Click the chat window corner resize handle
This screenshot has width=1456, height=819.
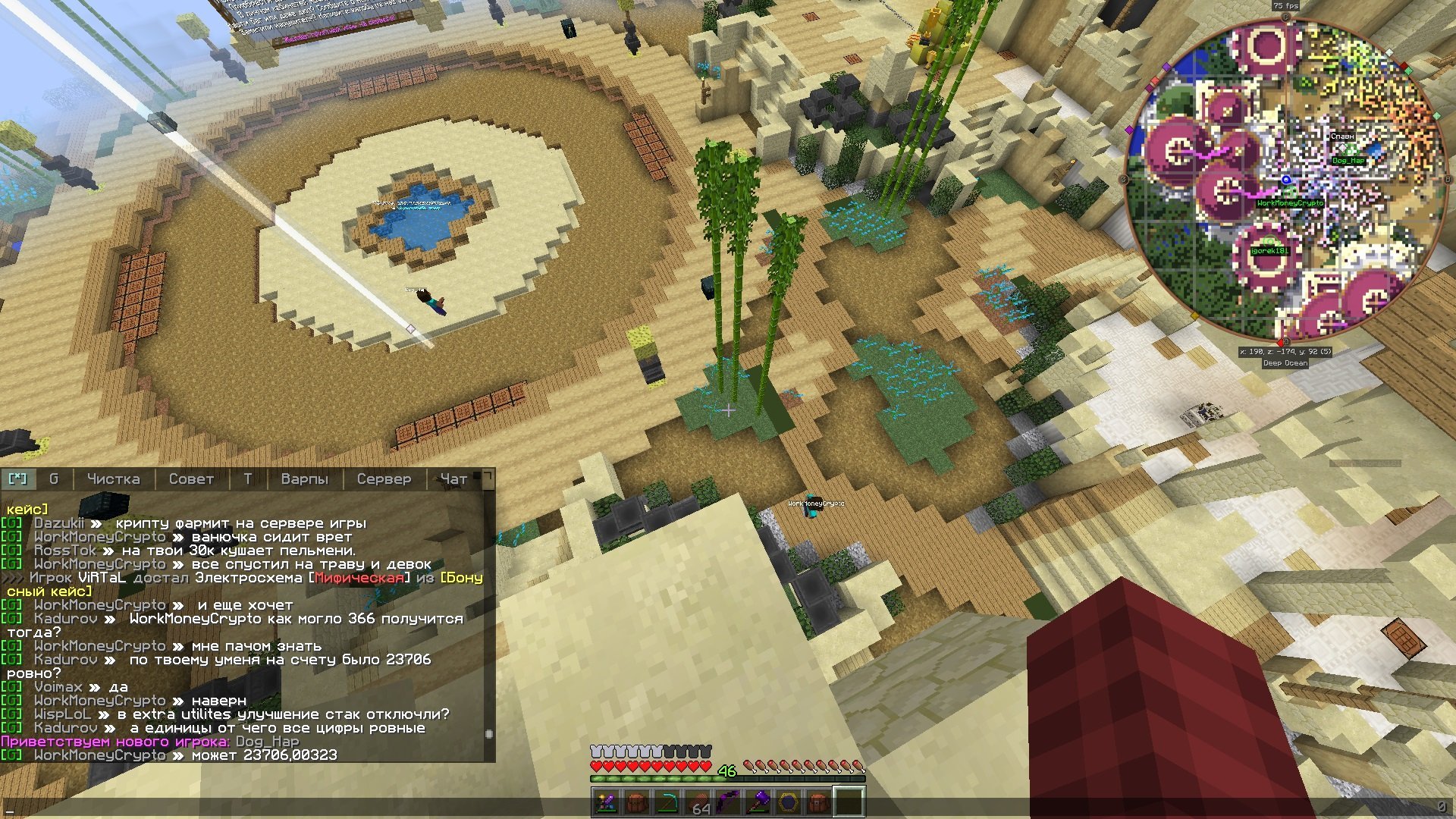(x=488, y=477)
